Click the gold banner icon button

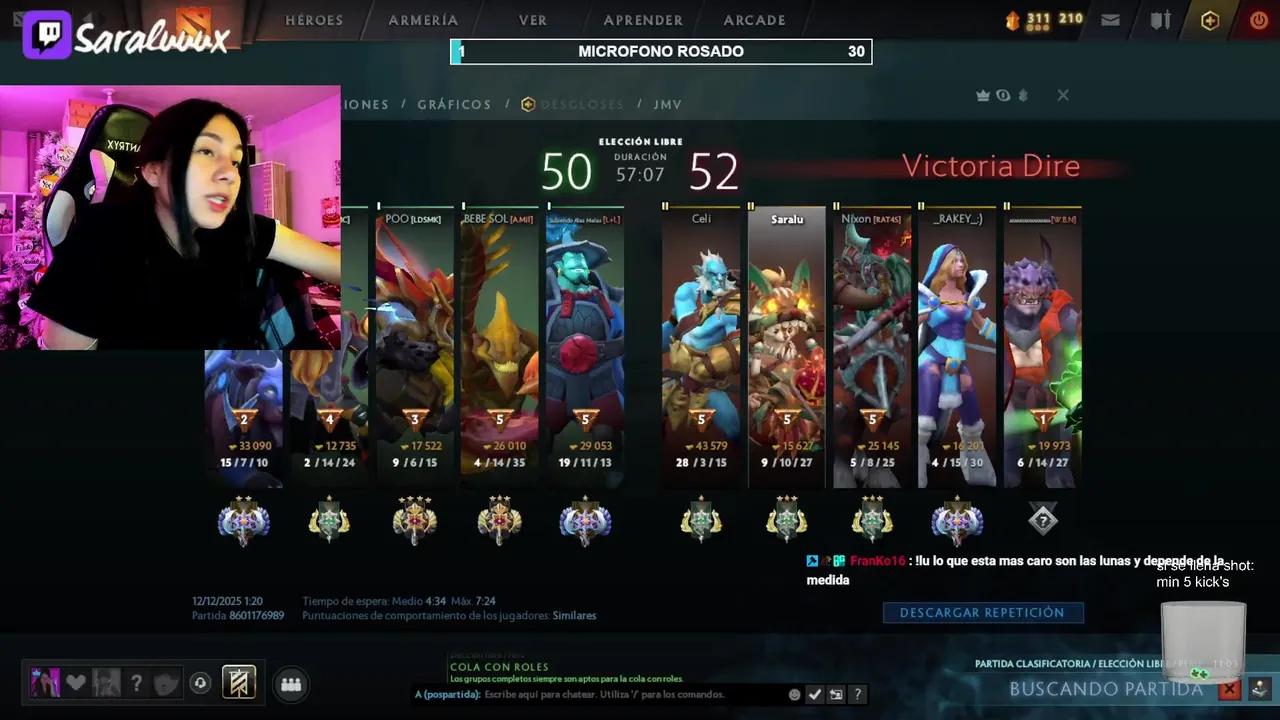tap(239, 682)
